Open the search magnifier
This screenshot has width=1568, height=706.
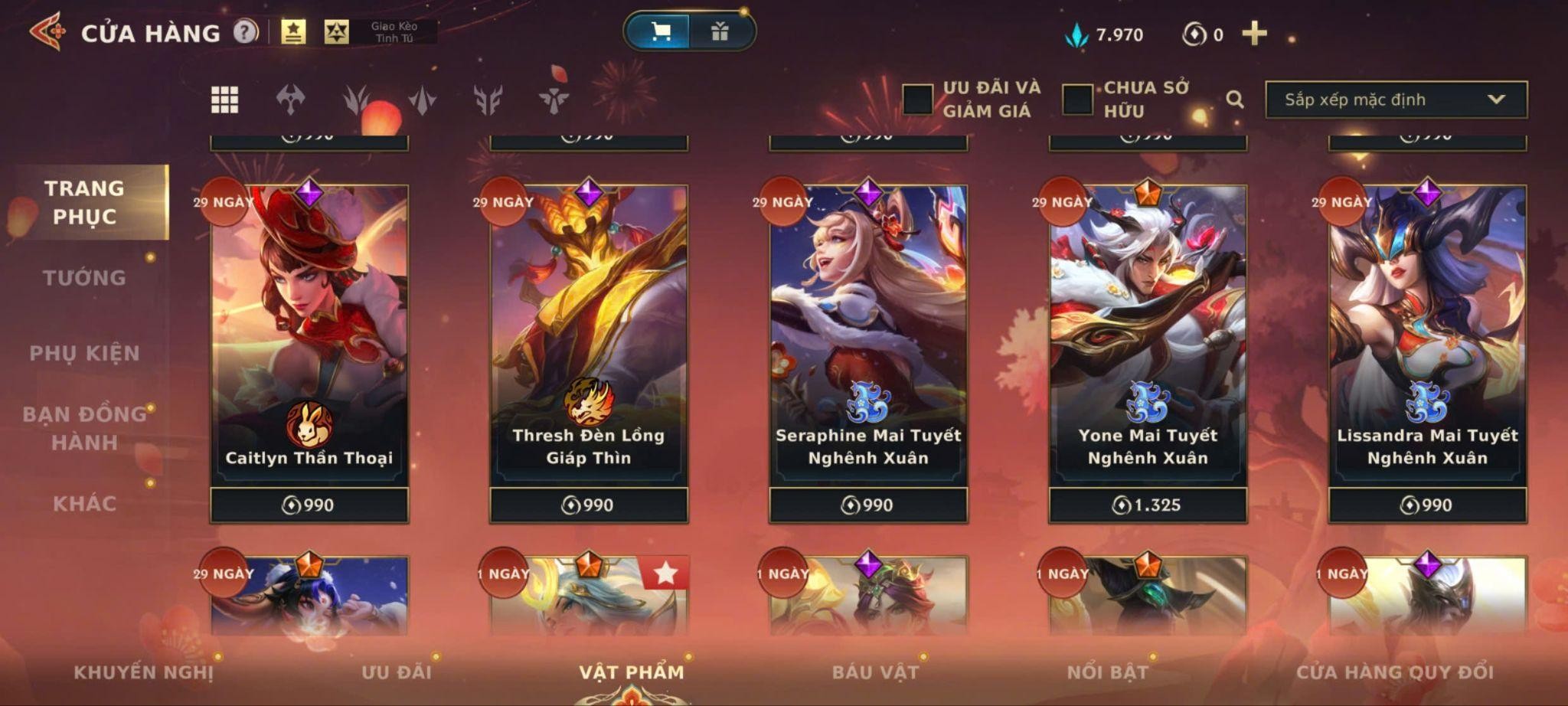pos(1234,100)
